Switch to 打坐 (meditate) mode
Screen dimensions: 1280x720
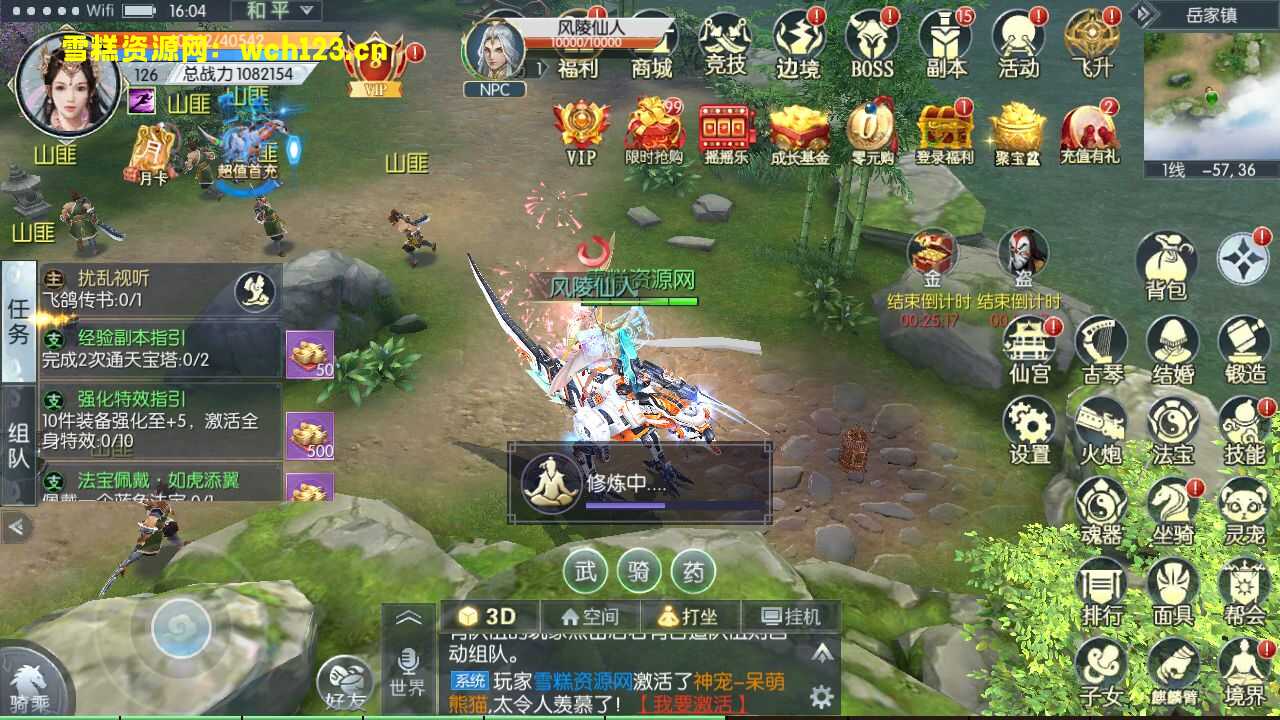(x=688, y=616)
